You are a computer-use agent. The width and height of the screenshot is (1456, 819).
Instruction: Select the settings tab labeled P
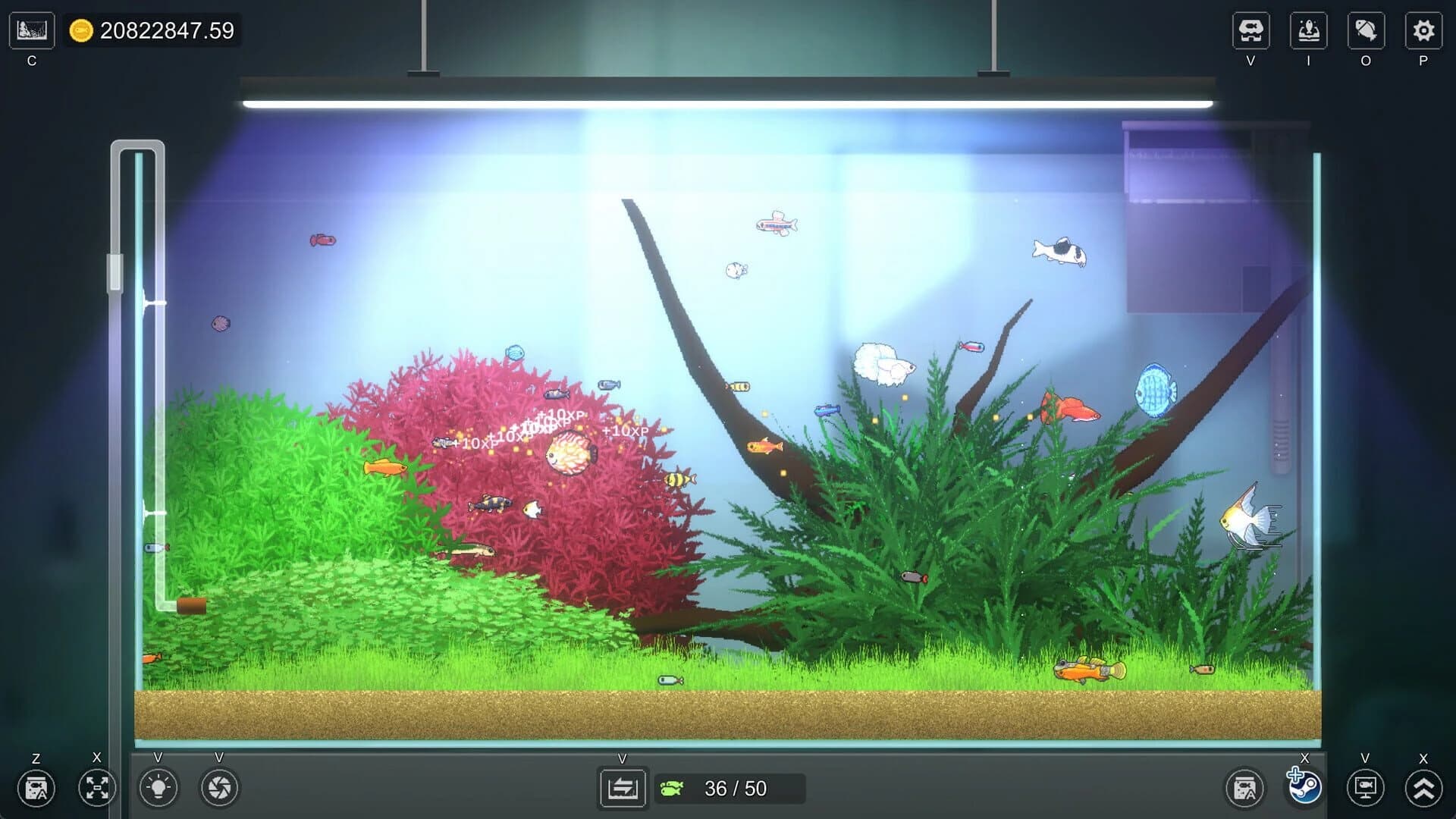(1424, 30)
